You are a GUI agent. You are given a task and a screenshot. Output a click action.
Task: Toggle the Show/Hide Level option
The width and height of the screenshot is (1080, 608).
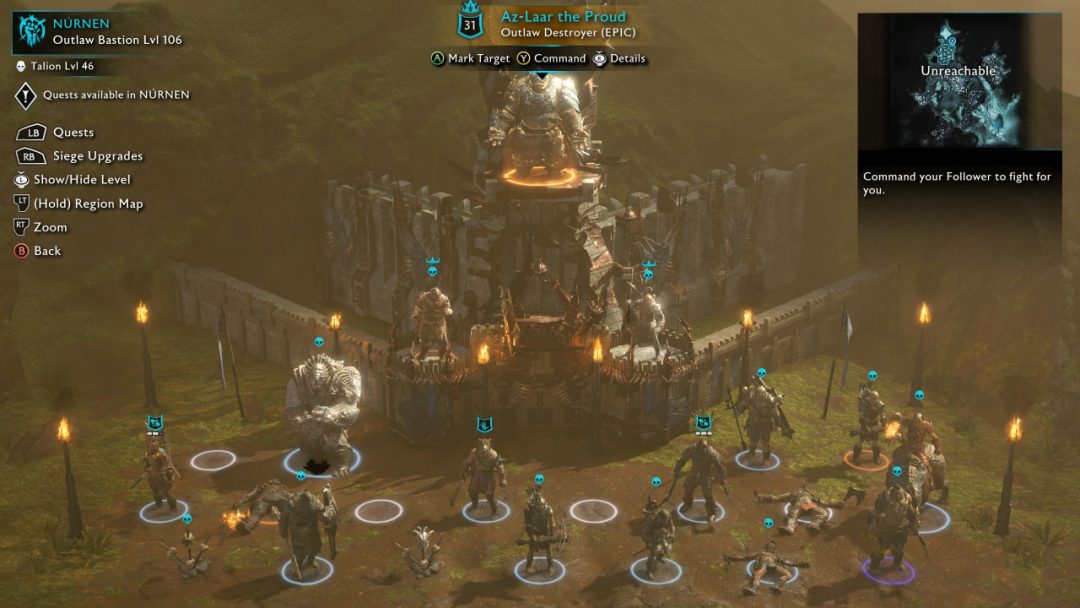click(81, 180)
